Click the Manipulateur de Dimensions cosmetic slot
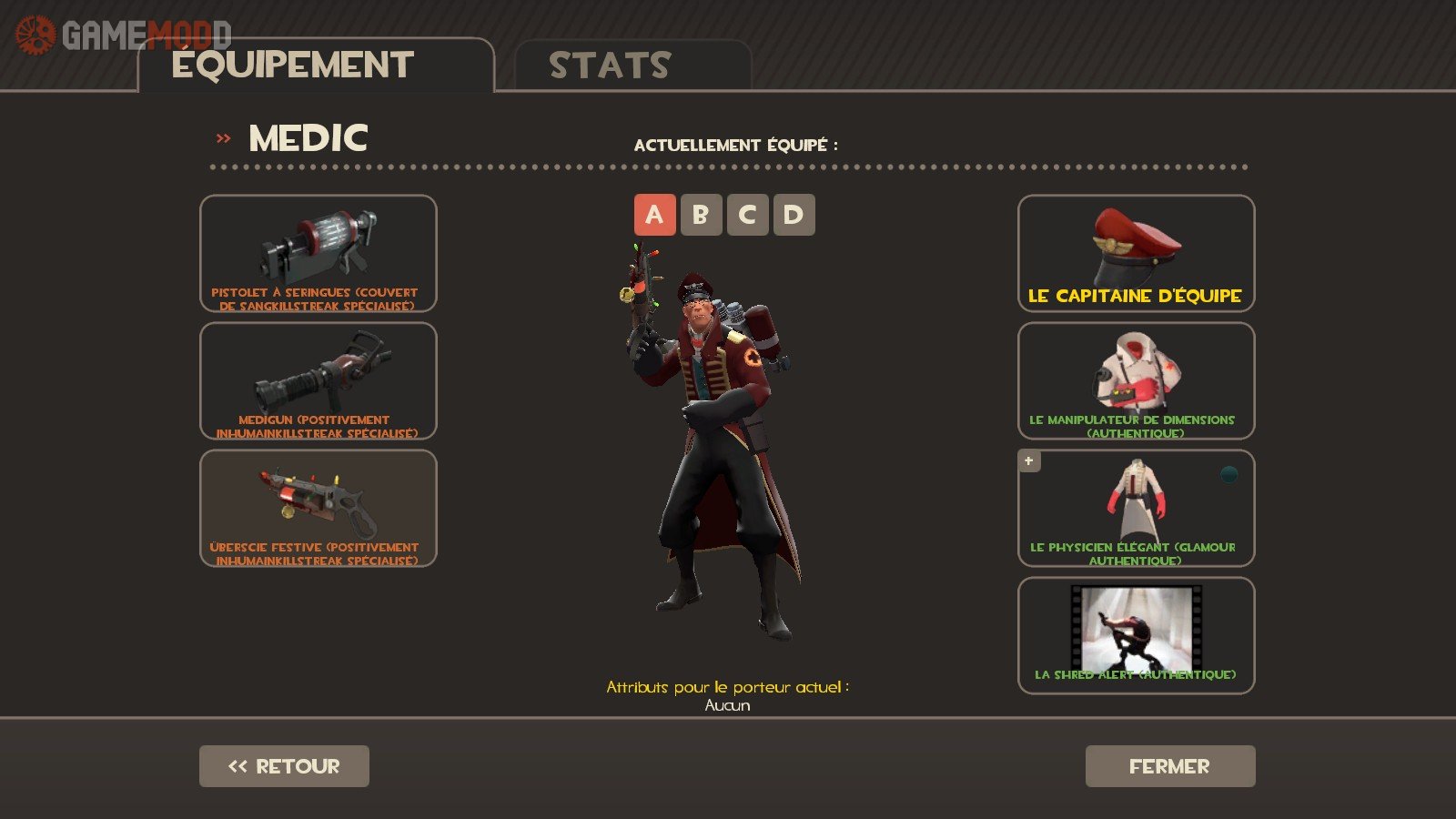Screen dimensions: 1456x819 pos(1136,381)
